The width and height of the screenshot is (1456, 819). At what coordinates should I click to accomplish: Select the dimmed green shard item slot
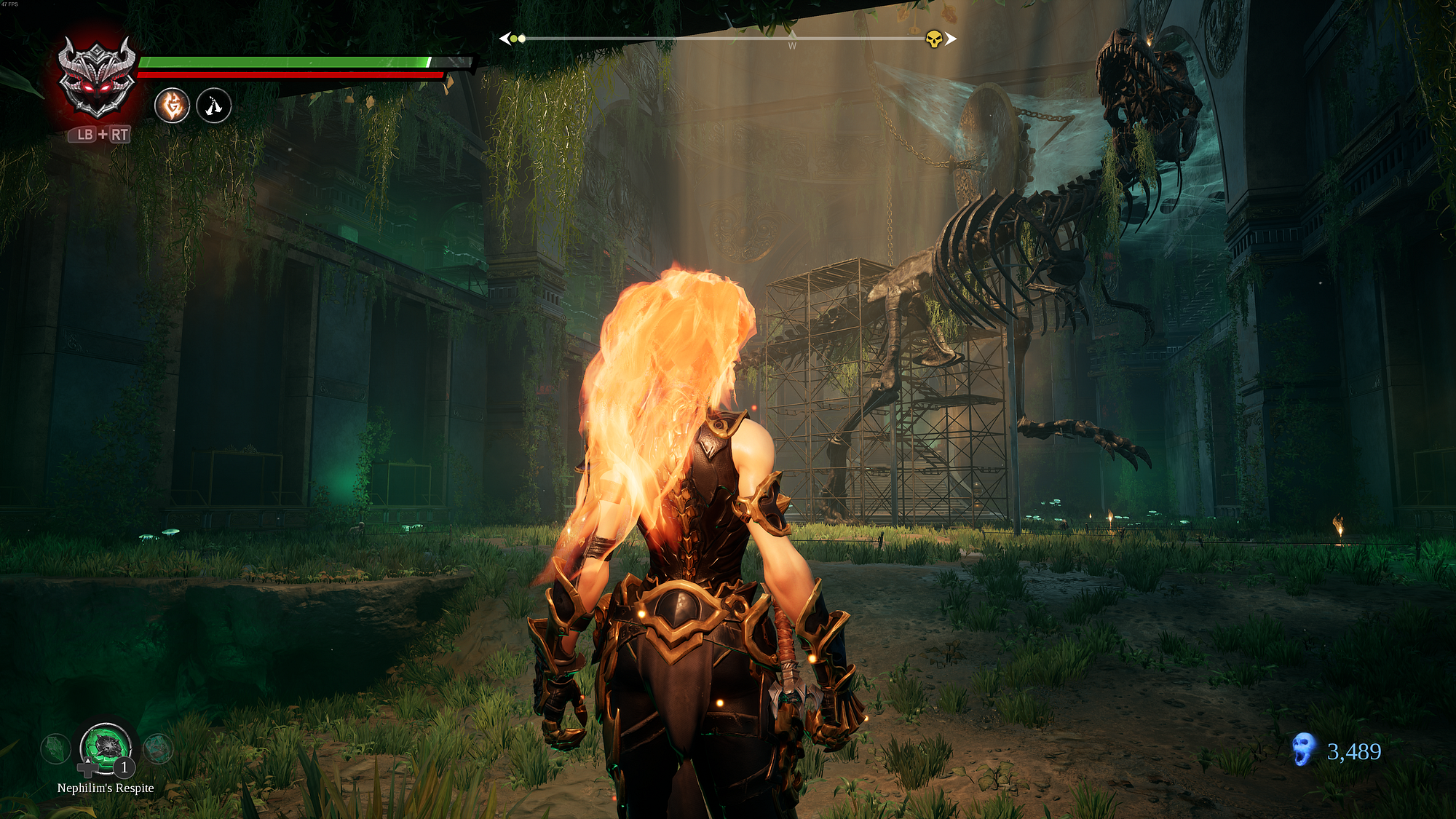(55, 748)
